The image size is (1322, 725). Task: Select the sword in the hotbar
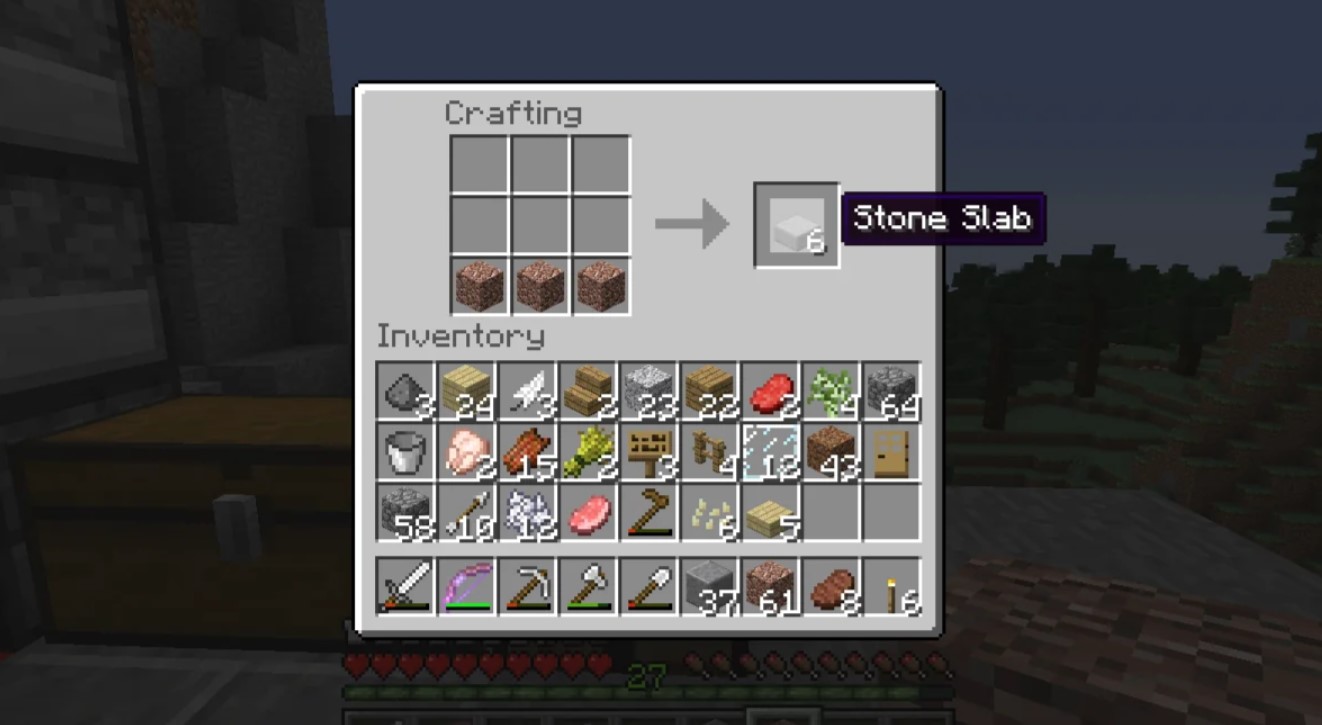[406, 586]
